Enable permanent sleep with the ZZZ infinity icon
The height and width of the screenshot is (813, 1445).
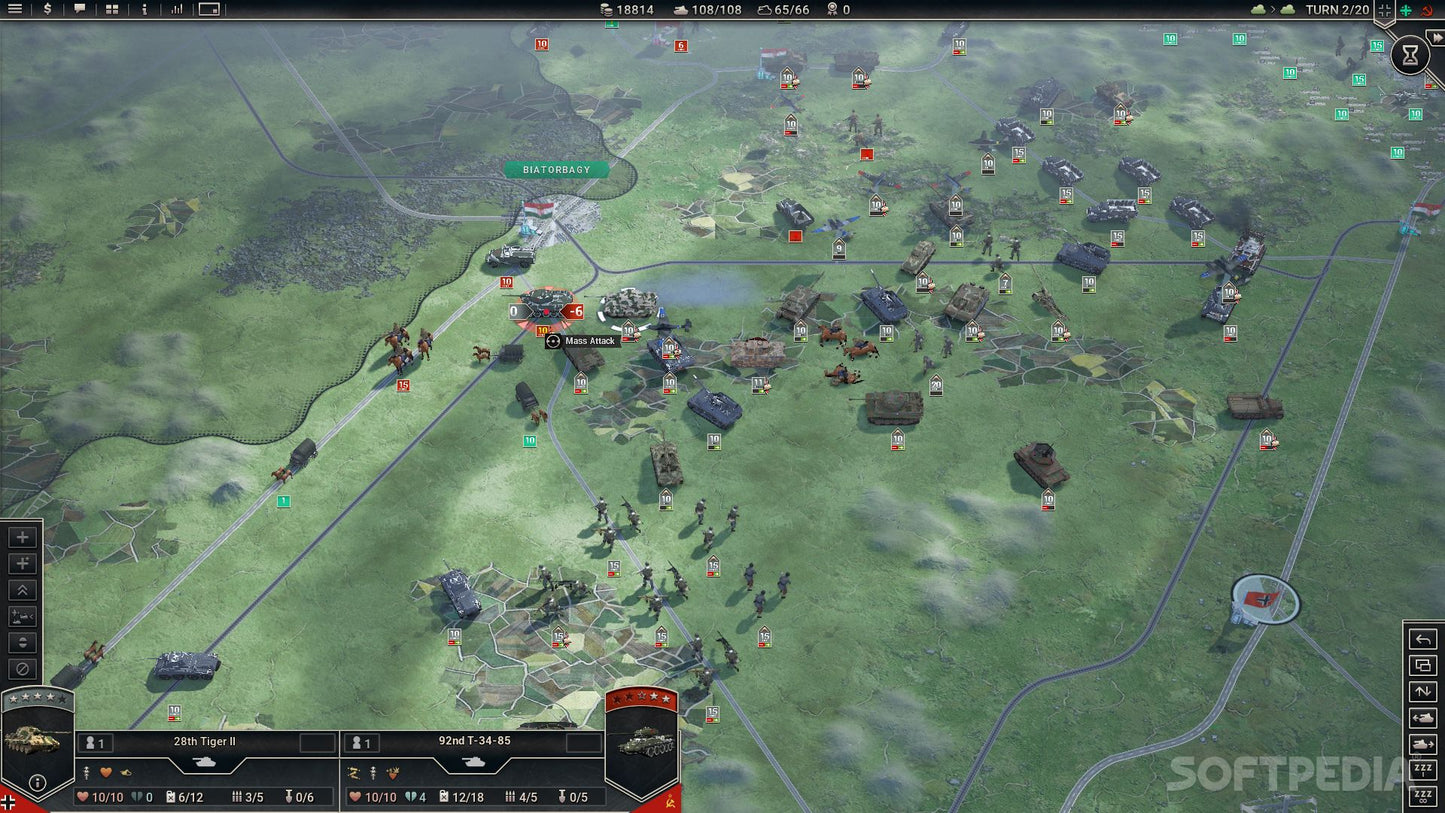(x=1422, y=797)
